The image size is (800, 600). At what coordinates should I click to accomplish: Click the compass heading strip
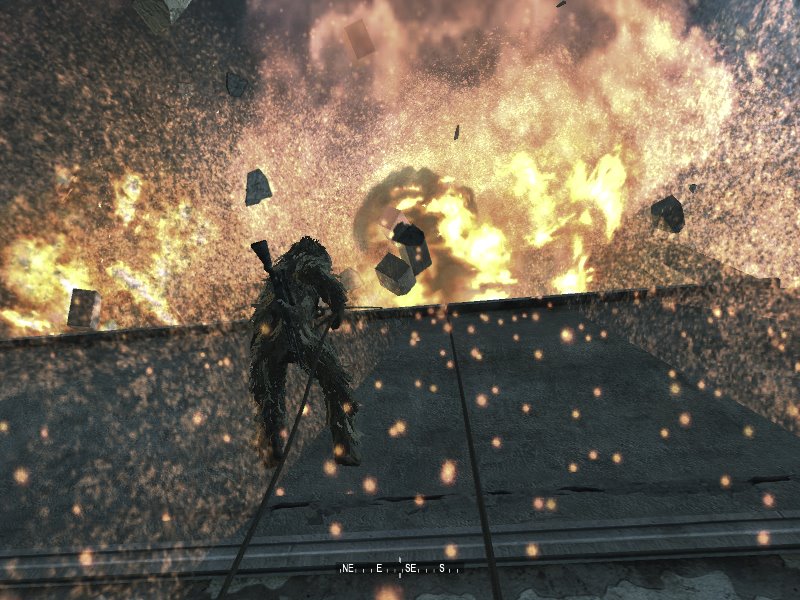click(x=400, y=568)
